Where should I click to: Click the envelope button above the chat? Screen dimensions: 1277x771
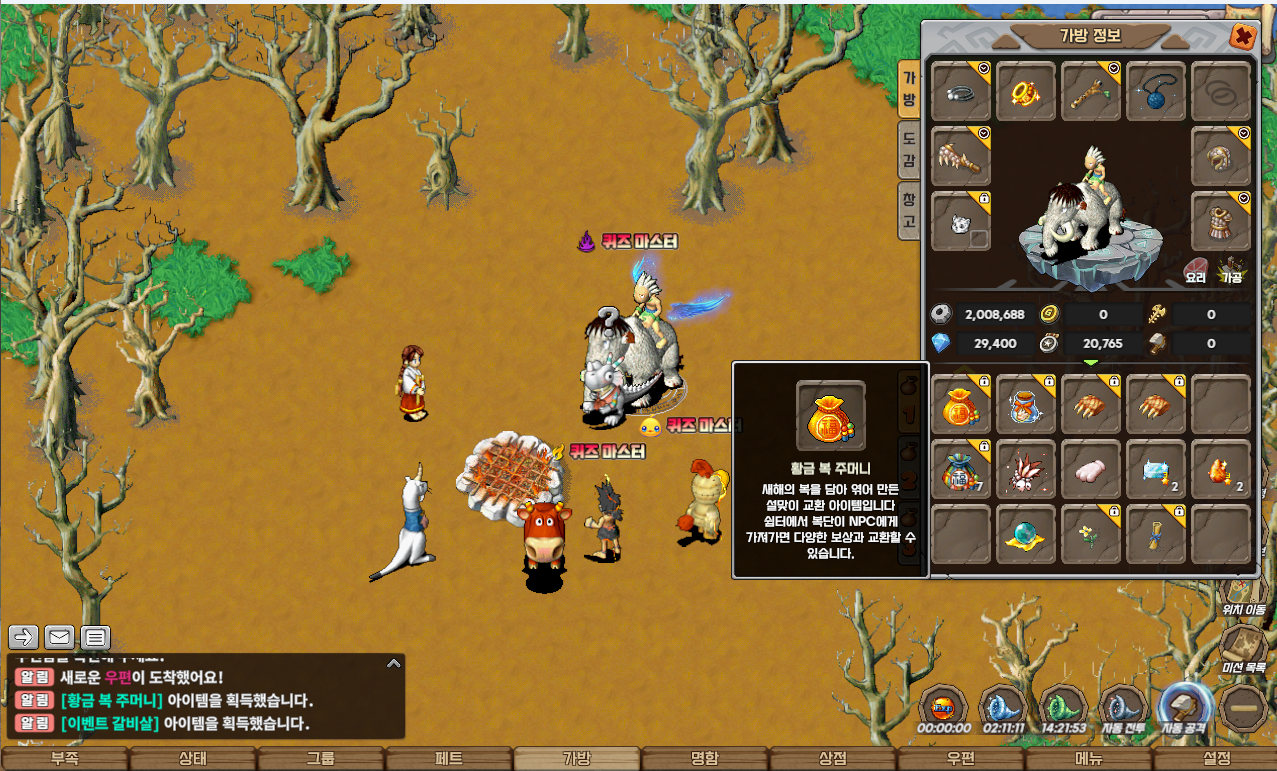coord(59,637)
